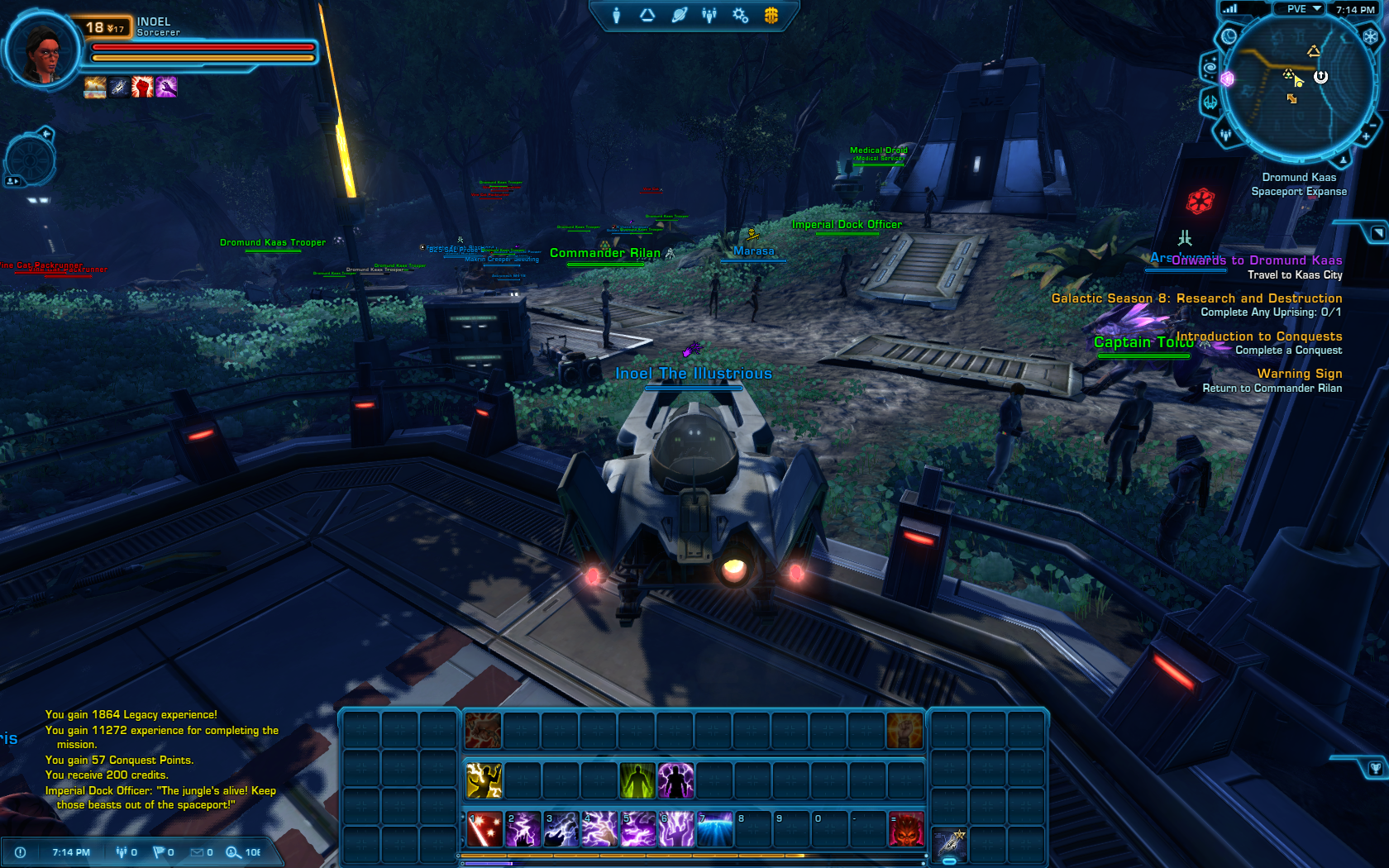Open the planet travel menu icon
Viewport: 1389px width, 868px height.
click(679, 15)
